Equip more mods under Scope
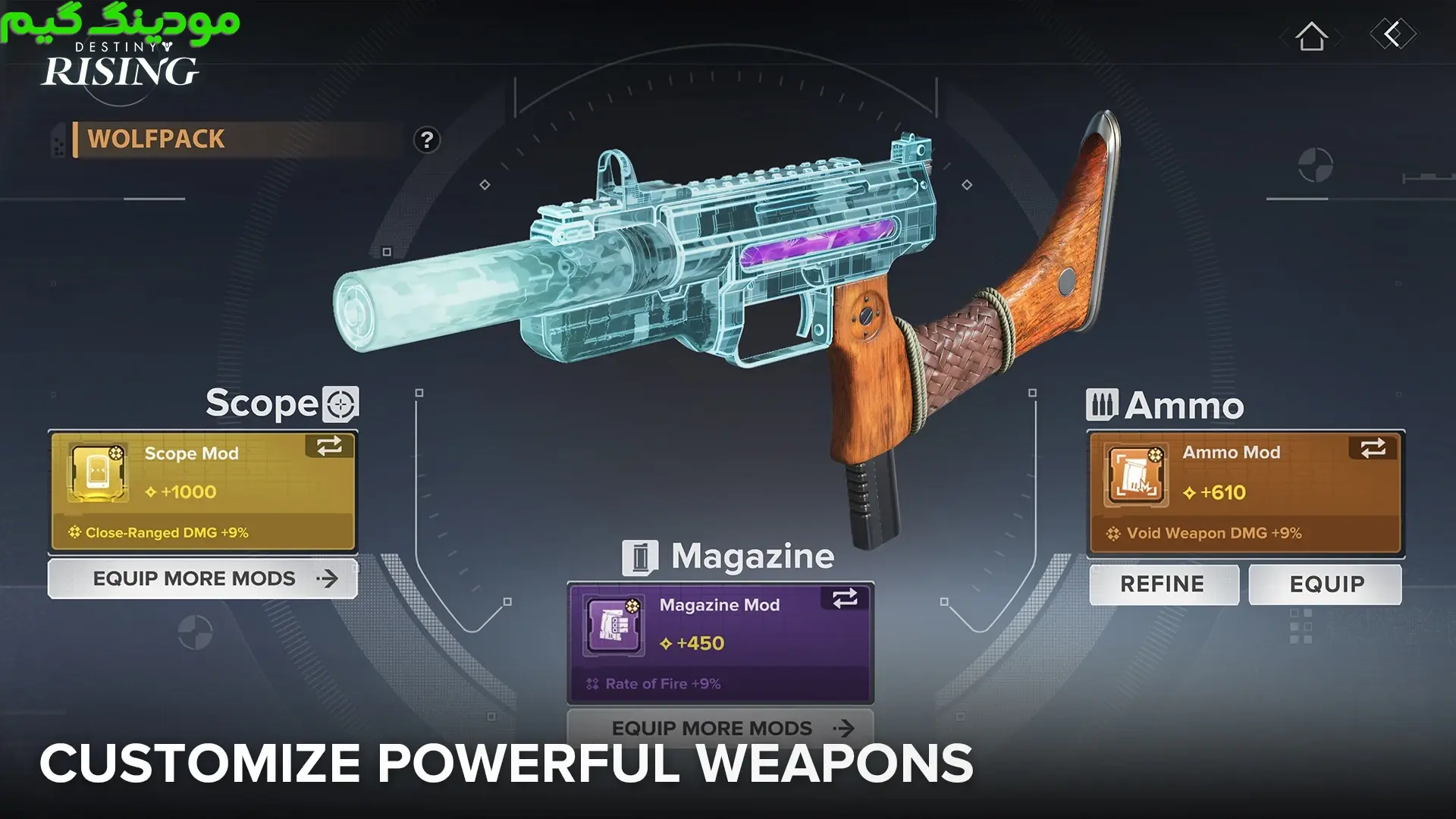Screen dimensions: 1456x819 [202, 579]
